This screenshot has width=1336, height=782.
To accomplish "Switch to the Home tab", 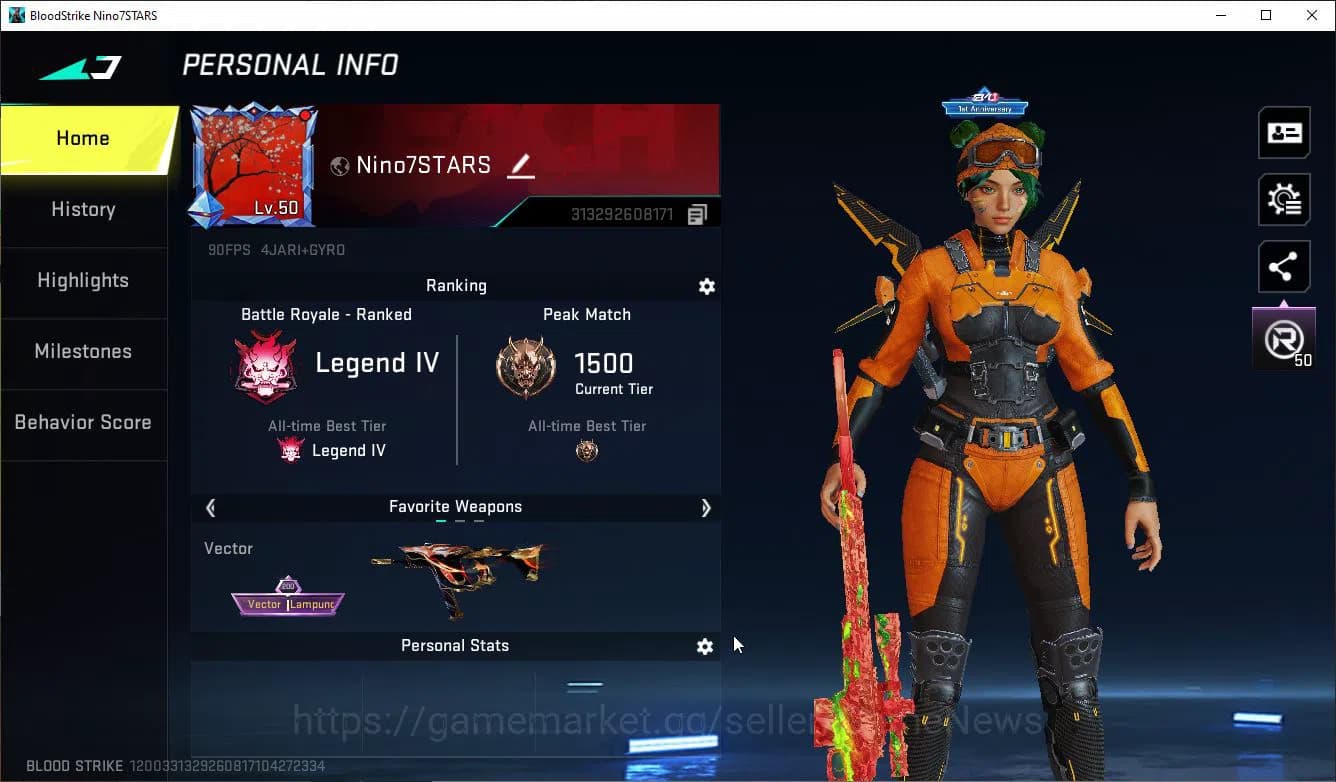I will point(83,139).
